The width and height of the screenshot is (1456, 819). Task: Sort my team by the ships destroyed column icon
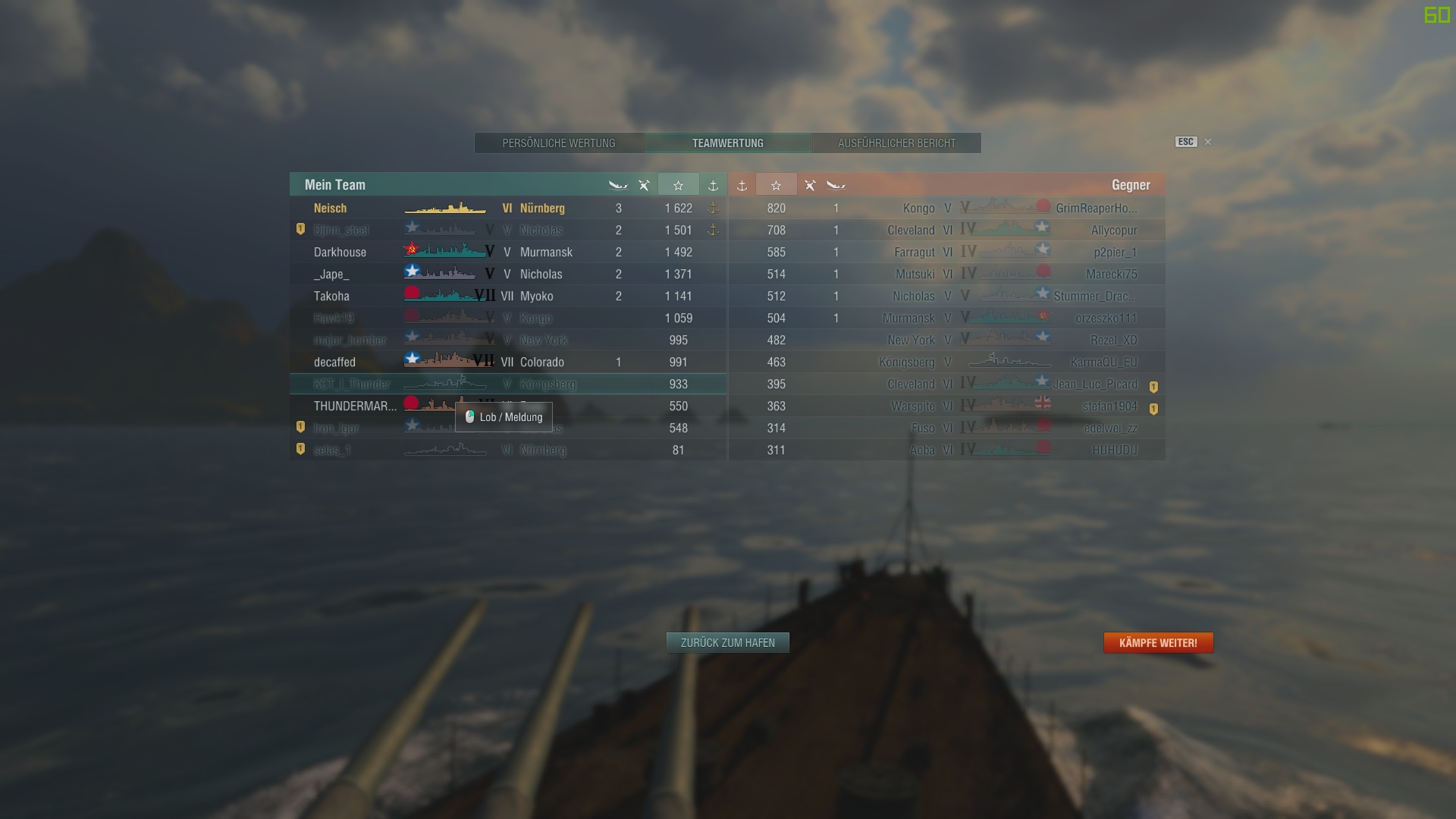pos(619,184)
